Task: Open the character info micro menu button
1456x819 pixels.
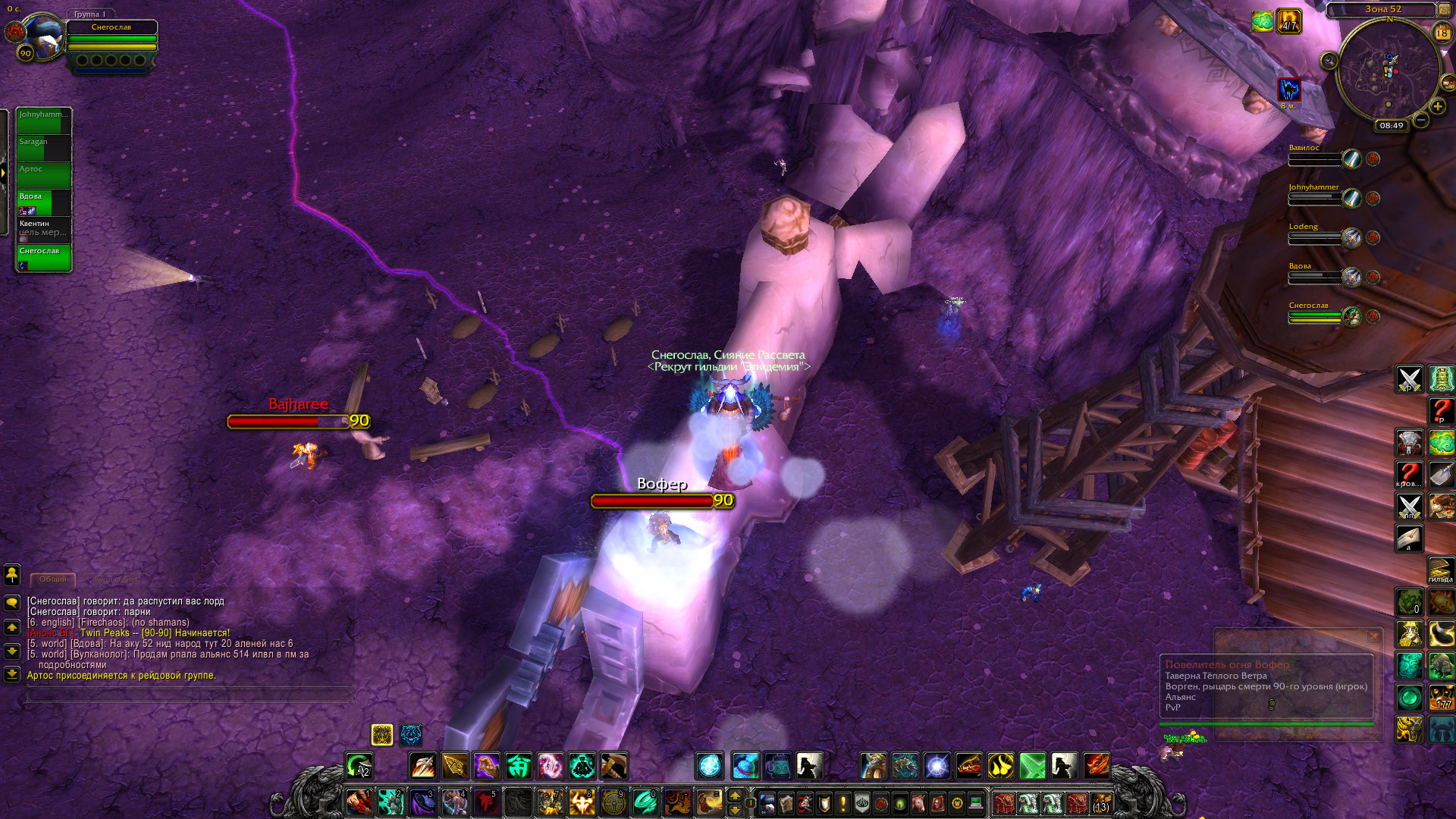Action: (767, 802)
